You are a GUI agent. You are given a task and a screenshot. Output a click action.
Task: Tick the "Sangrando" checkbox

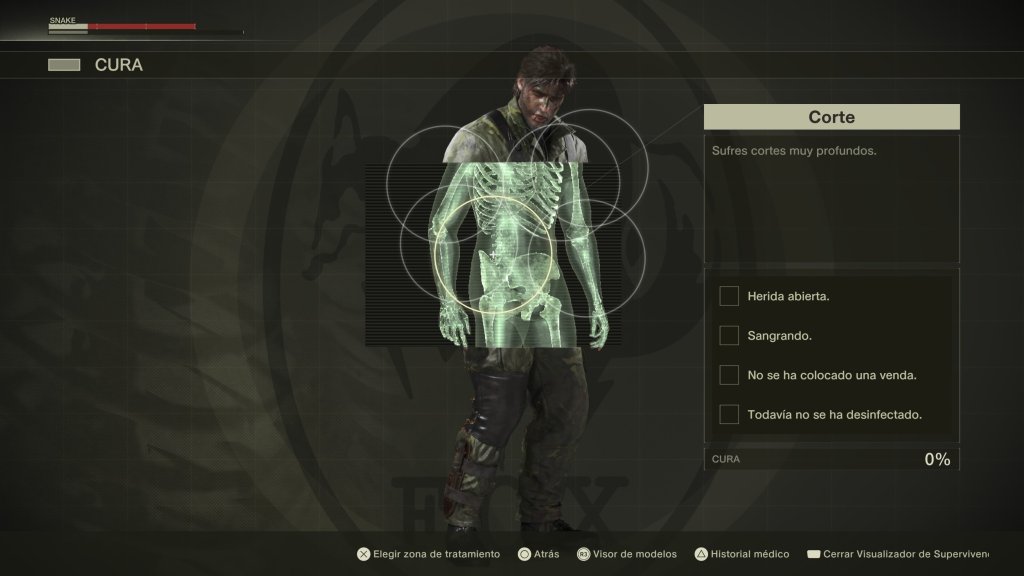coord(729,335)
